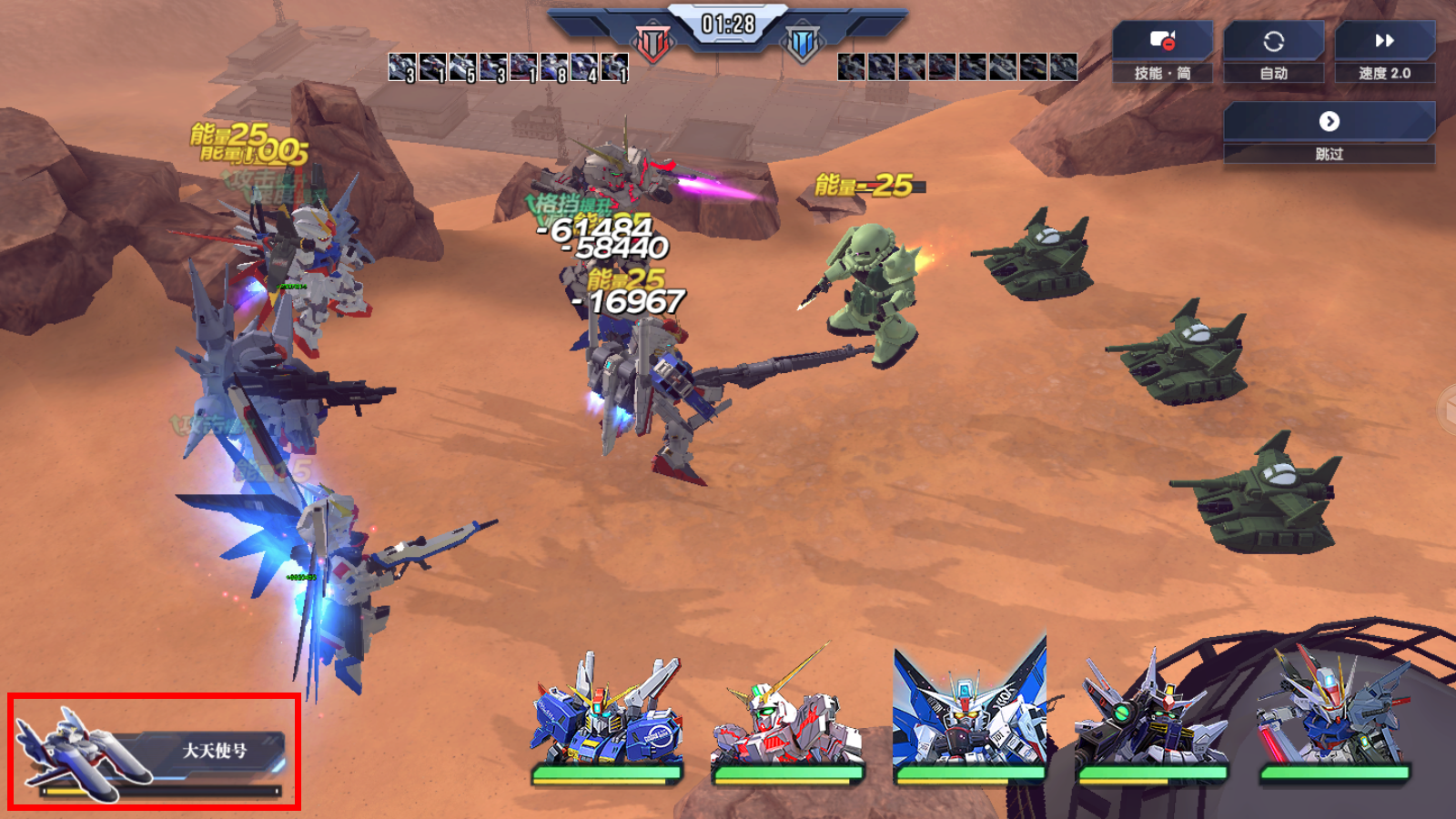Toggle 自动 auto battle mode
This screenshot has height=819, width=1456.
click(1273, 52)
